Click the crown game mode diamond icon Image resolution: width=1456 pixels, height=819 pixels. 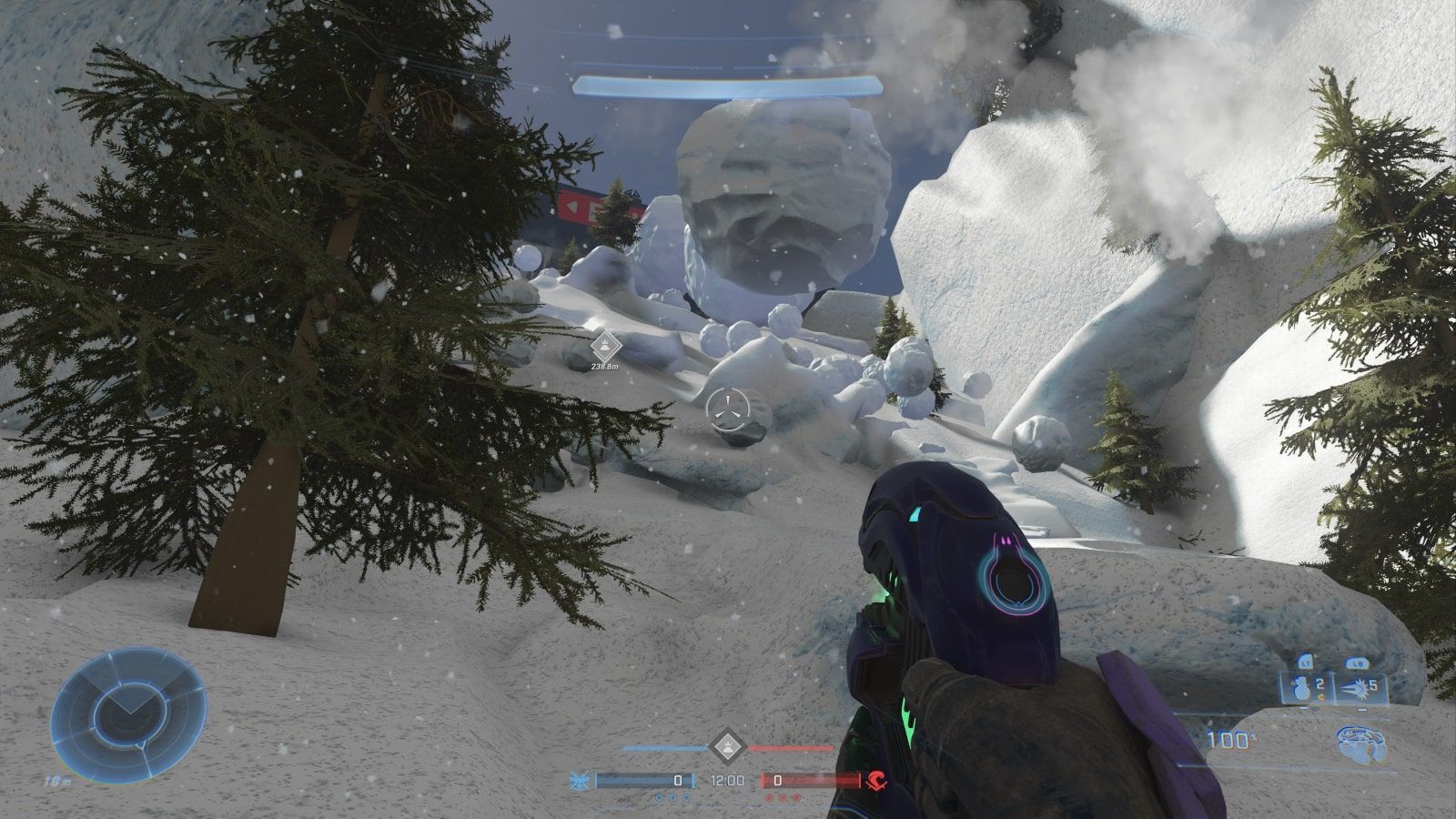pyautogui.click(x=728, y=746)
